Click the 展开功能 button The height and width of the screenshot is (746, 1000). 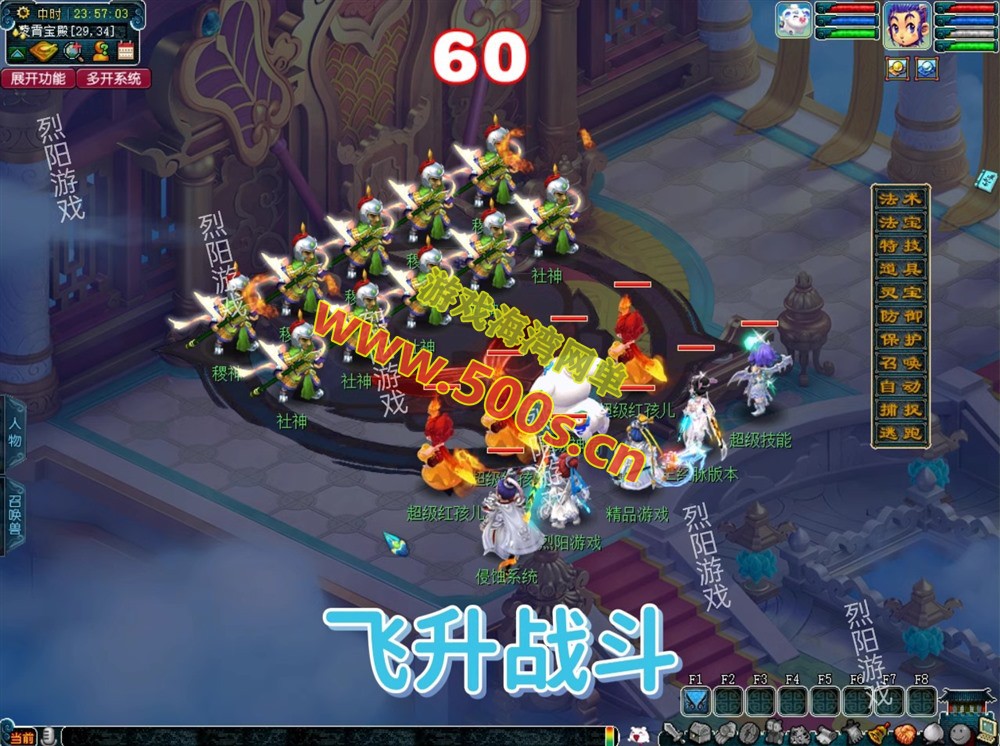(x=38, y=78)
